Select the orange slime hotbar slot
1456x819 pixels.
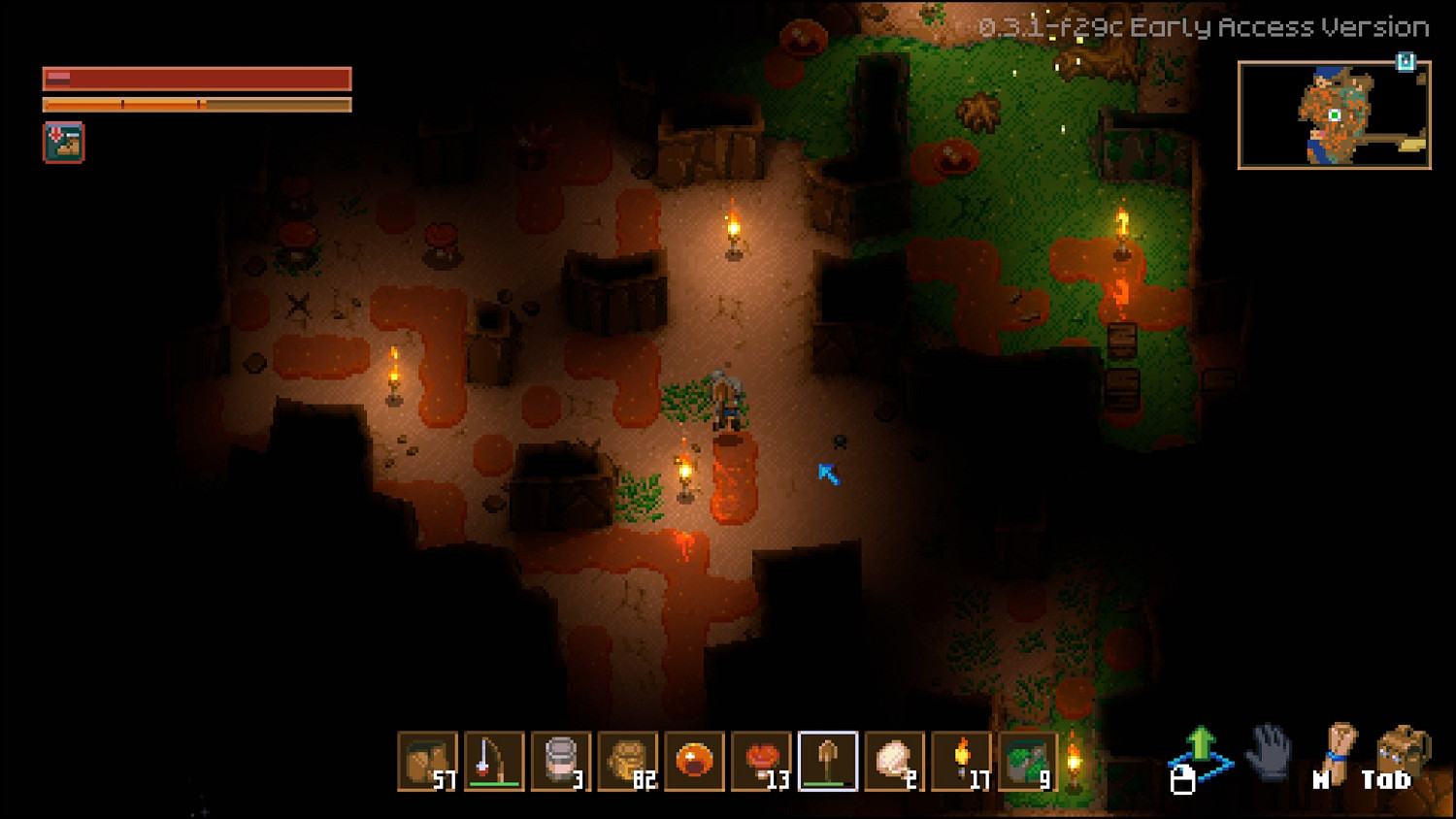(x=695, y=762)
